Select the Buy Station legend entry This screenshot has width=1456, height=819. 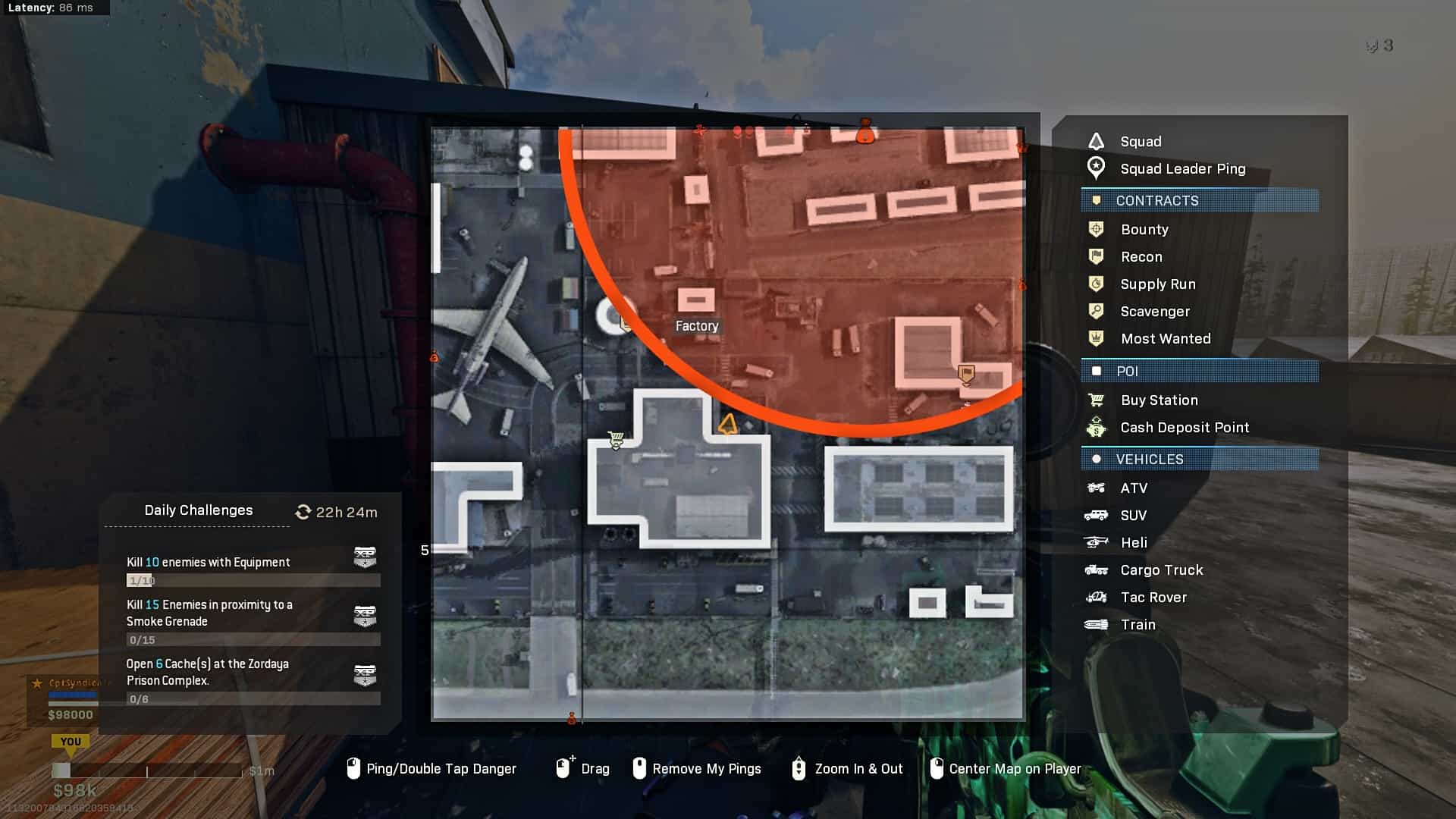pos(1159,400)
